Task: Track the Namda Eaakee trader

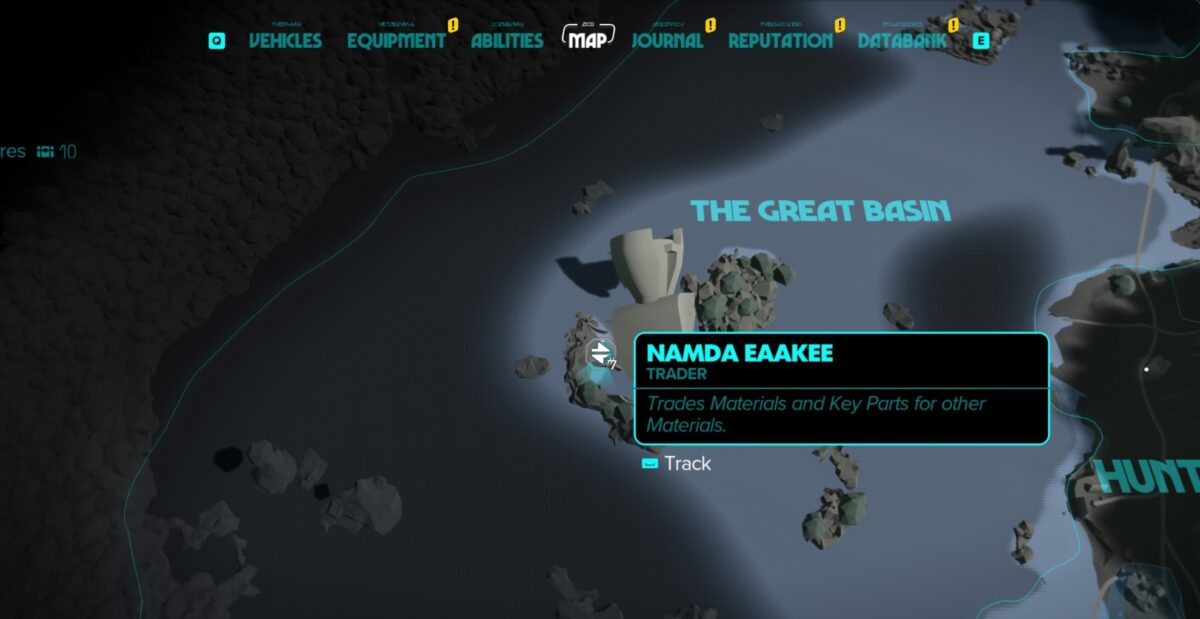Action: (x=677, y=464)
